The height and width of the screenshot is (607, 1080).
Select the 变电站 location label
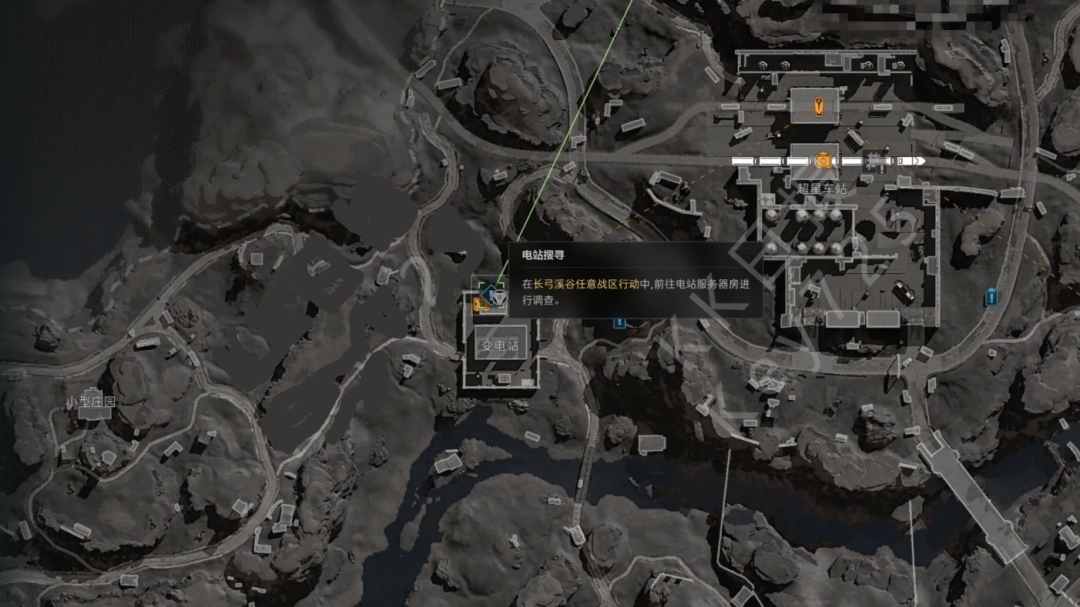point(499,346)
